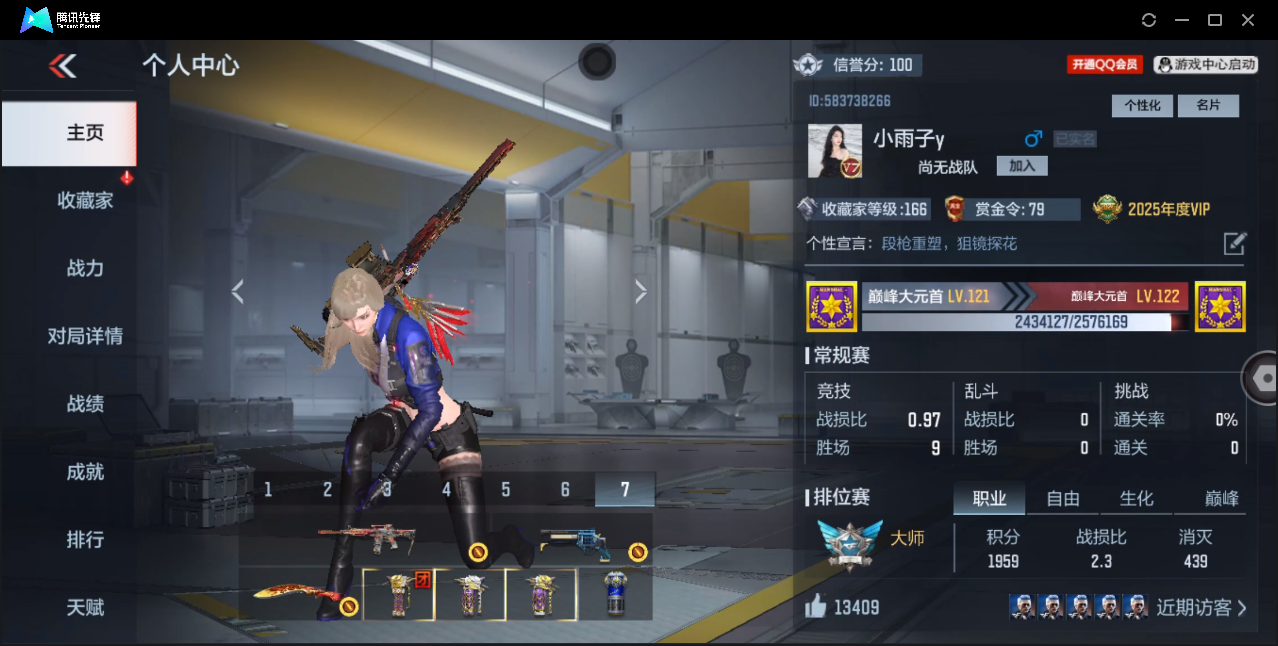Show the 战绩 records page
This screenshot has height=646, width=1278.
click(85, 404)
